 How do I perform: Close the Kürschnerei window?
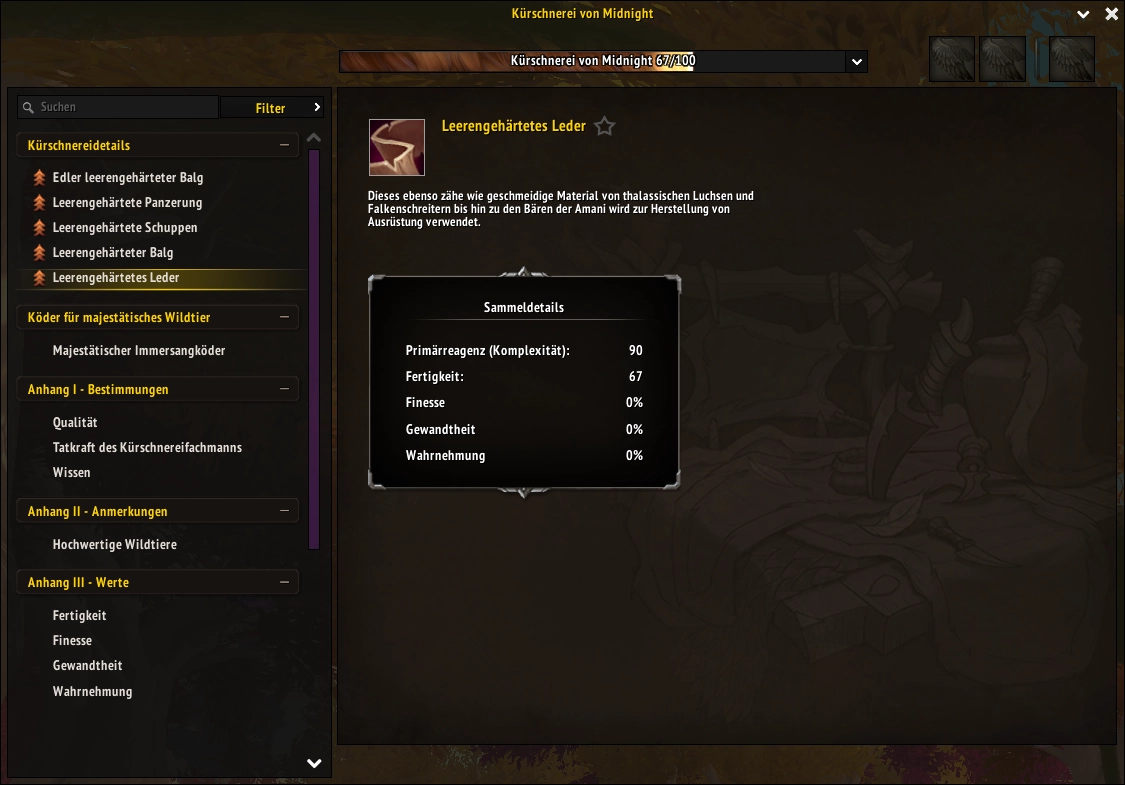[1111, 15]
